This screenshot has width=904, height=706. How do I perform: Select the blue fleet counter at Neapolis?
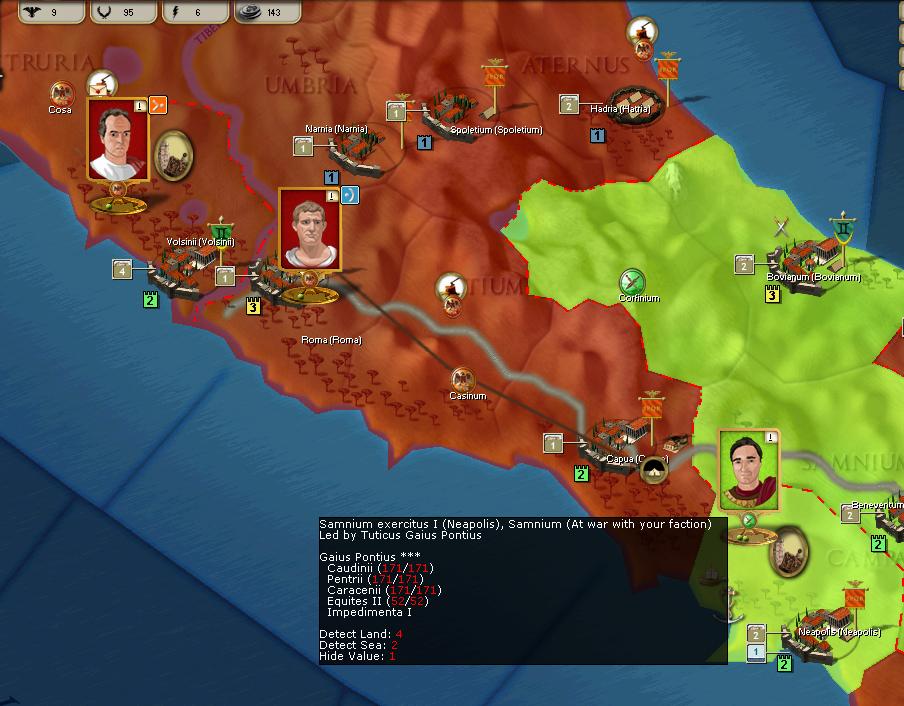pos(757,652)
